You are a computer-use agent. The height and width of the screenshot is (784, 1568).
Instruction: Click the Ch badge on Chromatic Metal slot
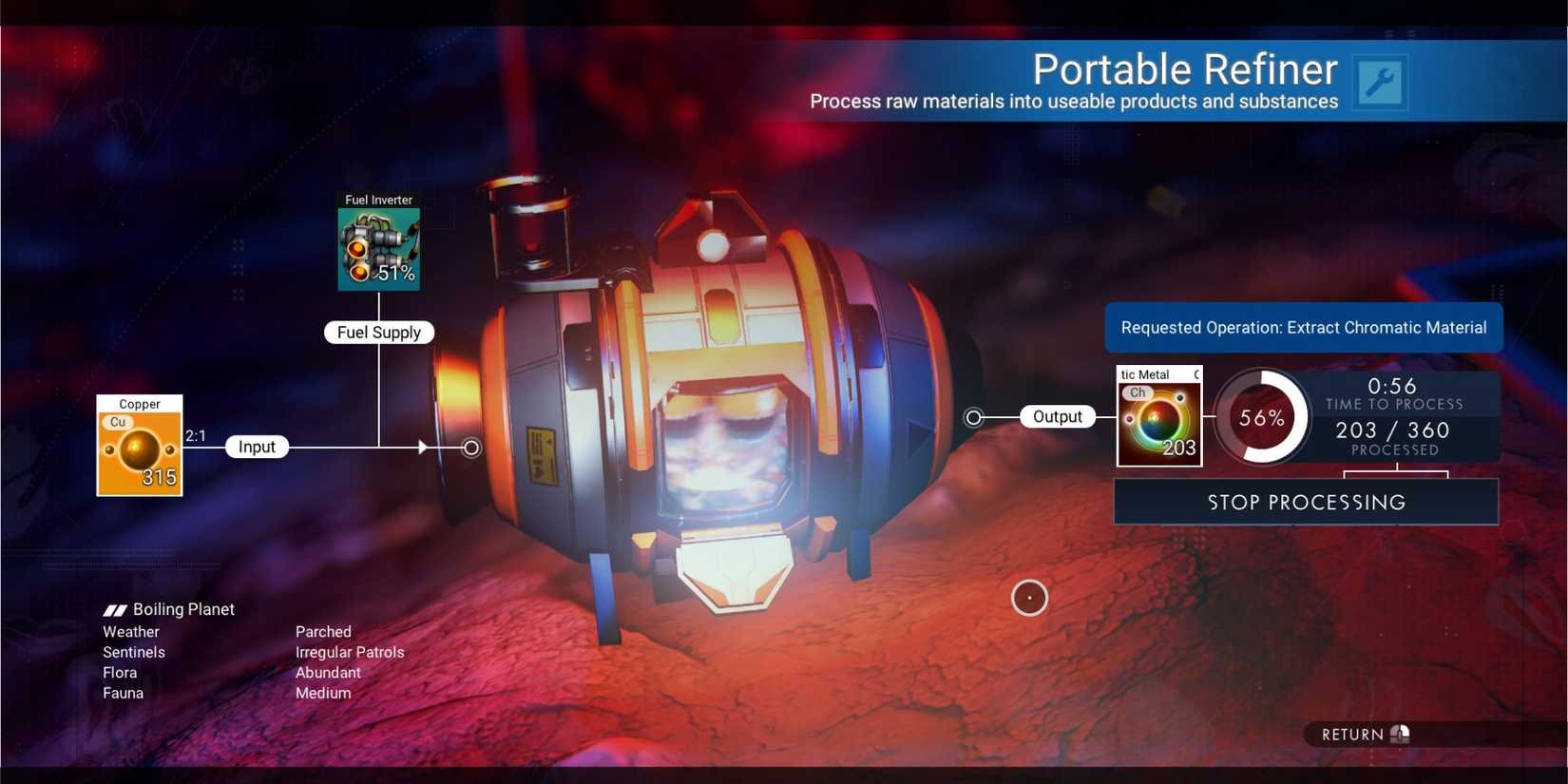(1137, 392)
